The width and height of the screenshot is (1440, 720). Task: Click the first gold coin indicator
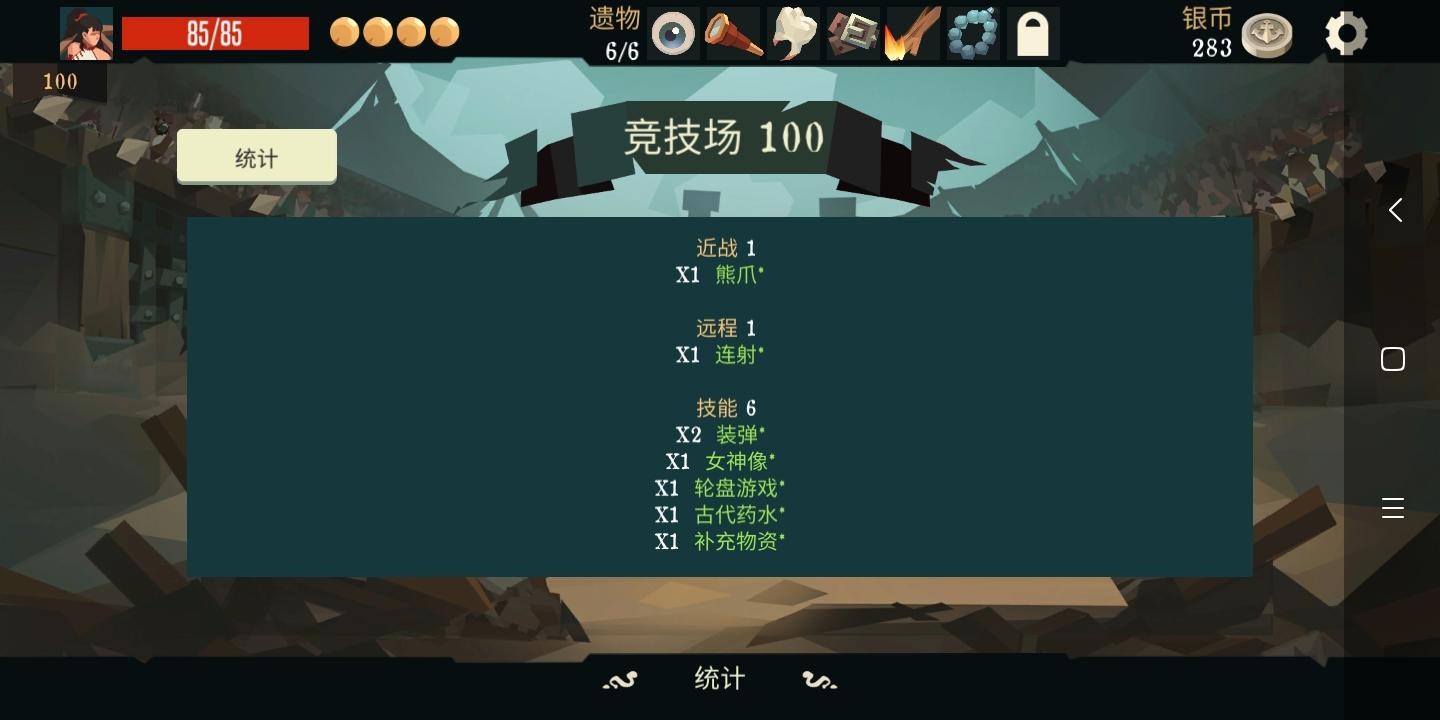[344, 32]
